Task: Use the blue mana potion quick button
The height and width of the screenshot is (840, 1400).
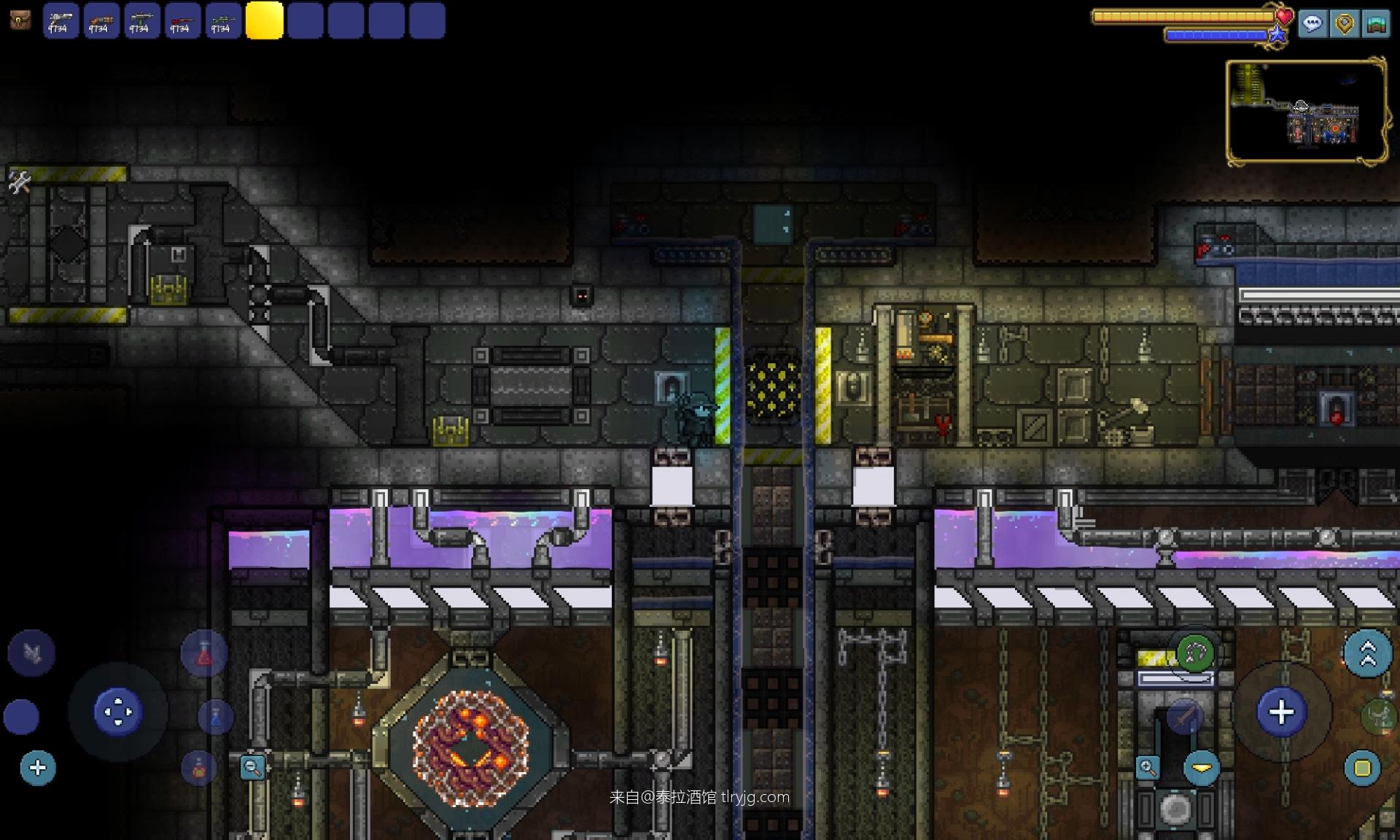Action: [216, 717]
